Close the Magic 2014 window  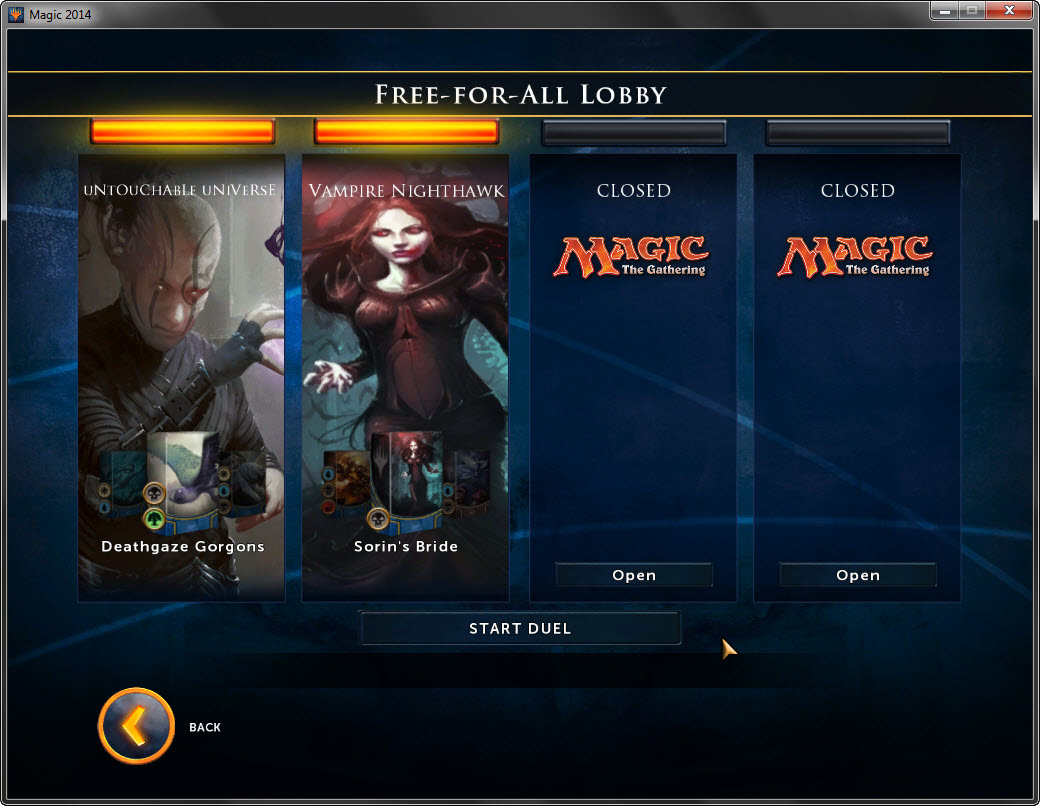click(1008, 11)
